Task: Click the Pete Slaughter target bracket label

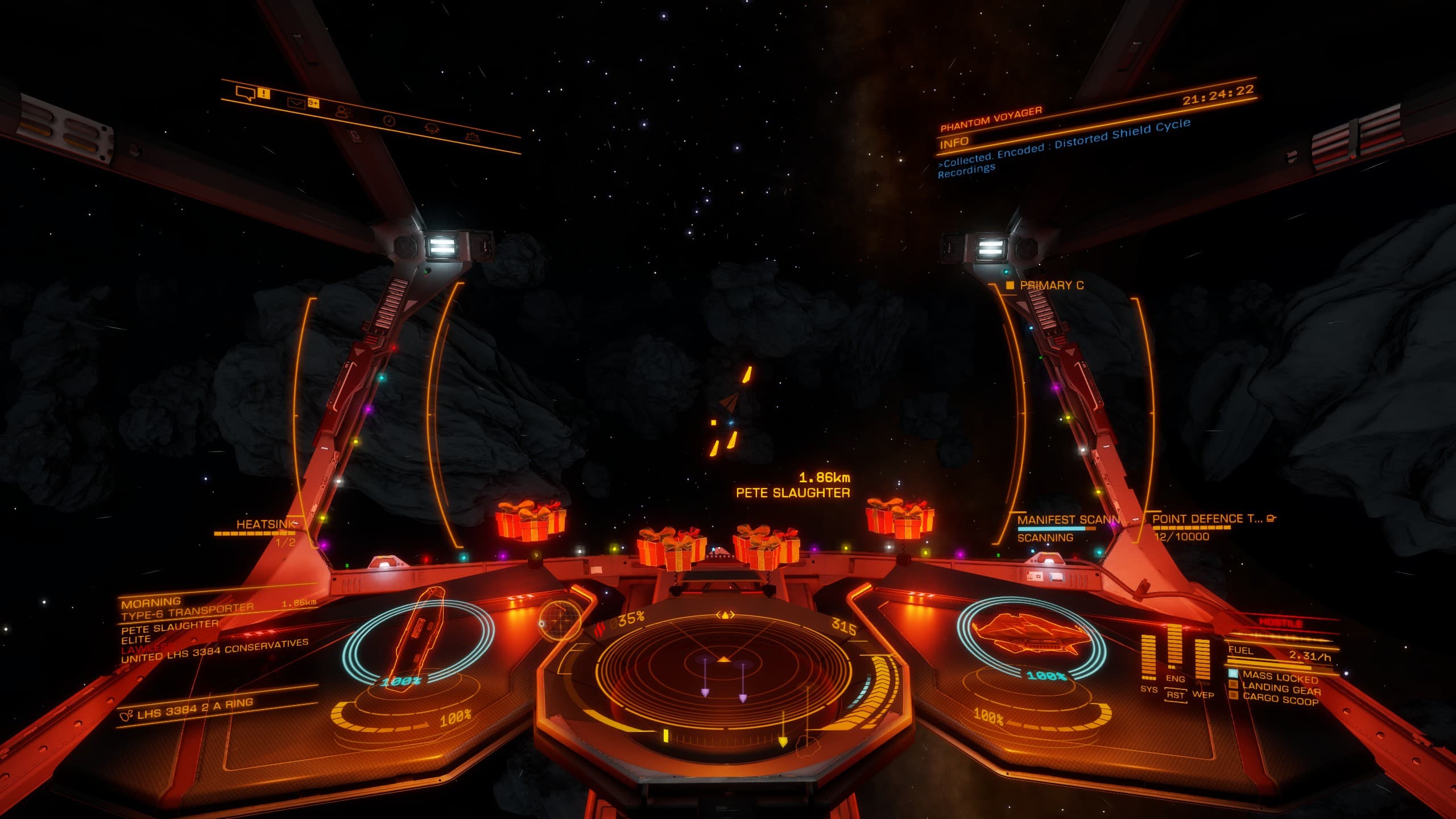Action: (x=793, y=493)
